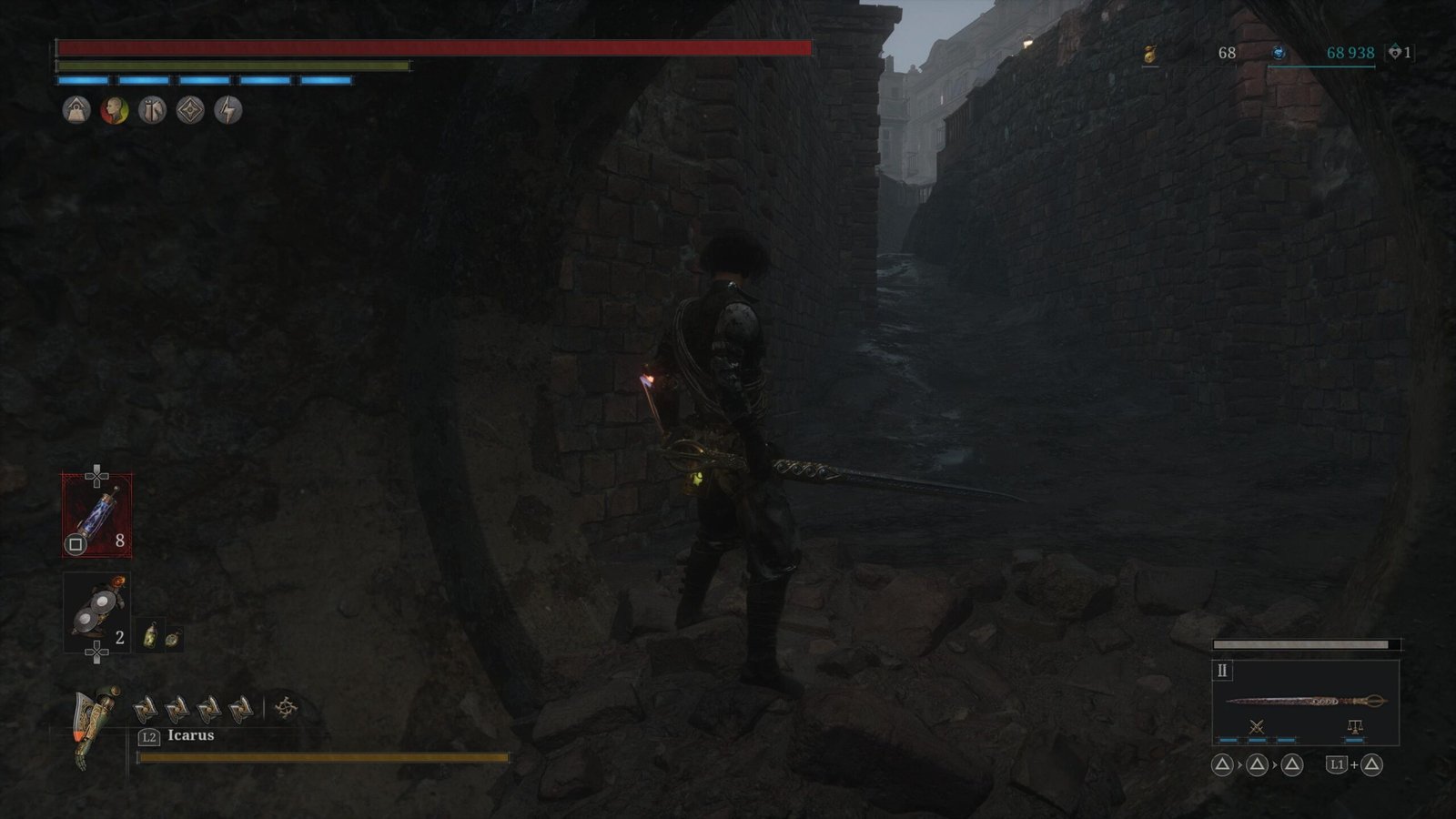Click the diamond-shaped status icon
Screen dimensions: 1456x819
(190, 110)
